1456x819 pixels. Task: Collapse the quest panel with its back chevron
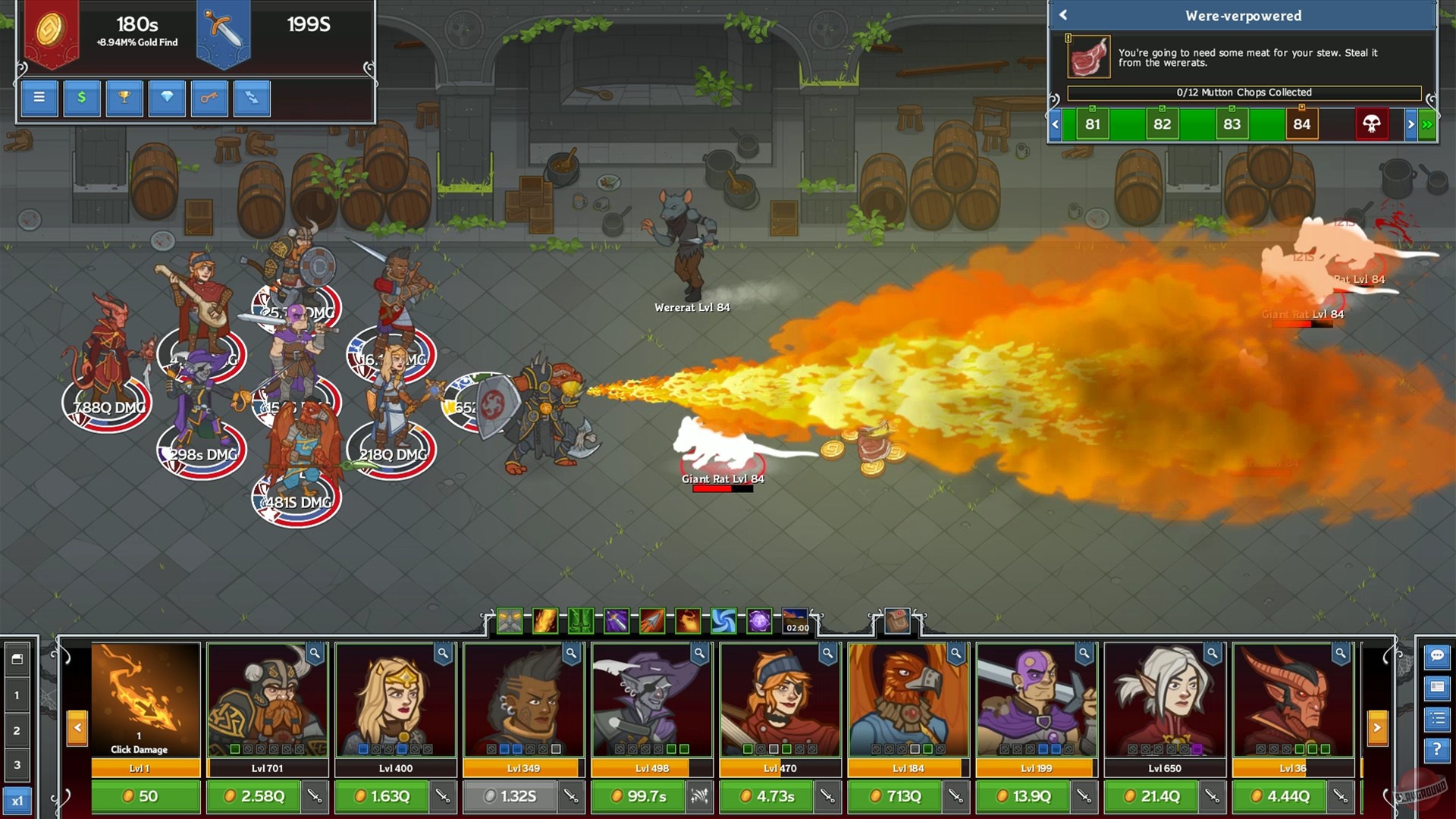pyautogui.click(x=1064, y=15)
